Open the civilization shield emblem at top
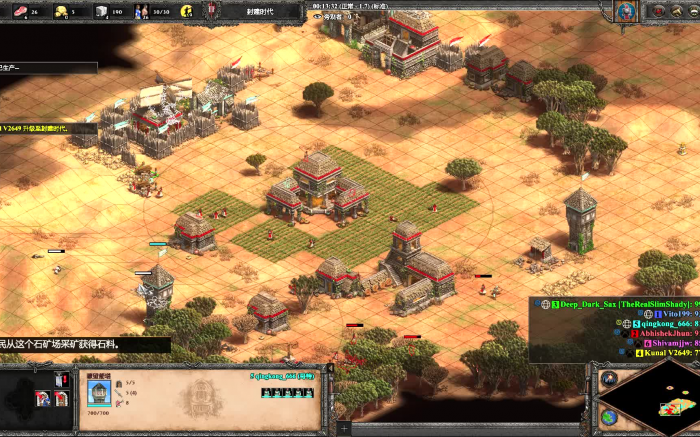 [x=213, y=11]
